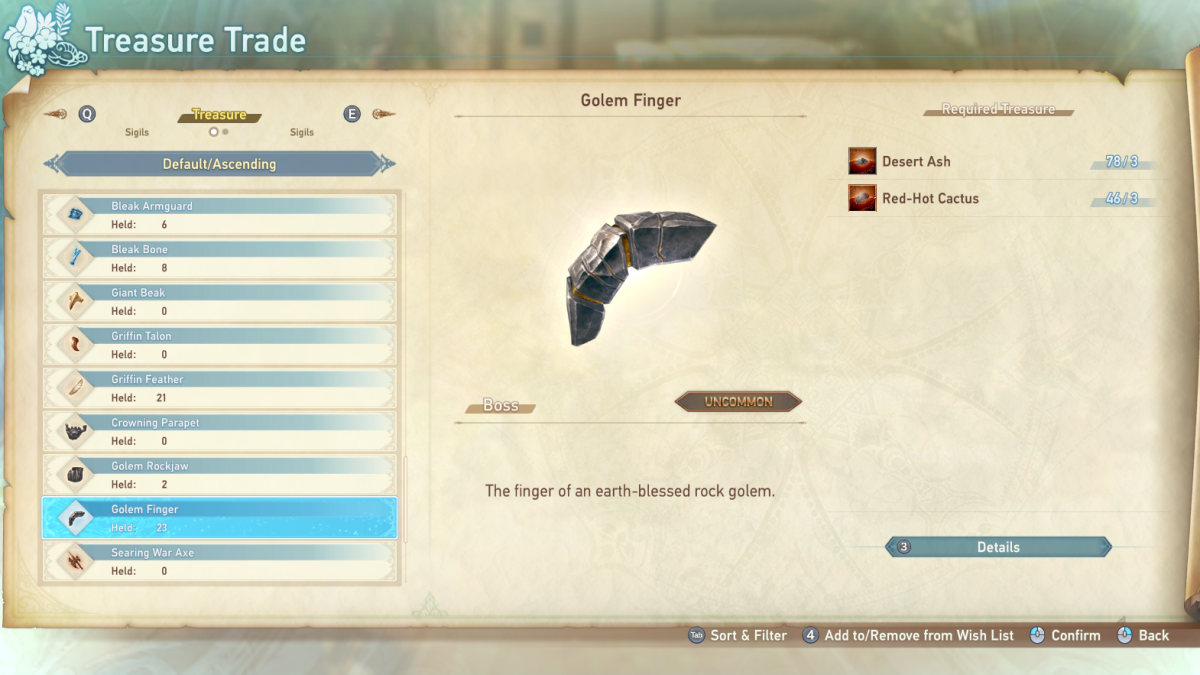Select the Searing War Axe row
Image resolution: width=1200 pixels, height=675 pixels.
point(219,561)
